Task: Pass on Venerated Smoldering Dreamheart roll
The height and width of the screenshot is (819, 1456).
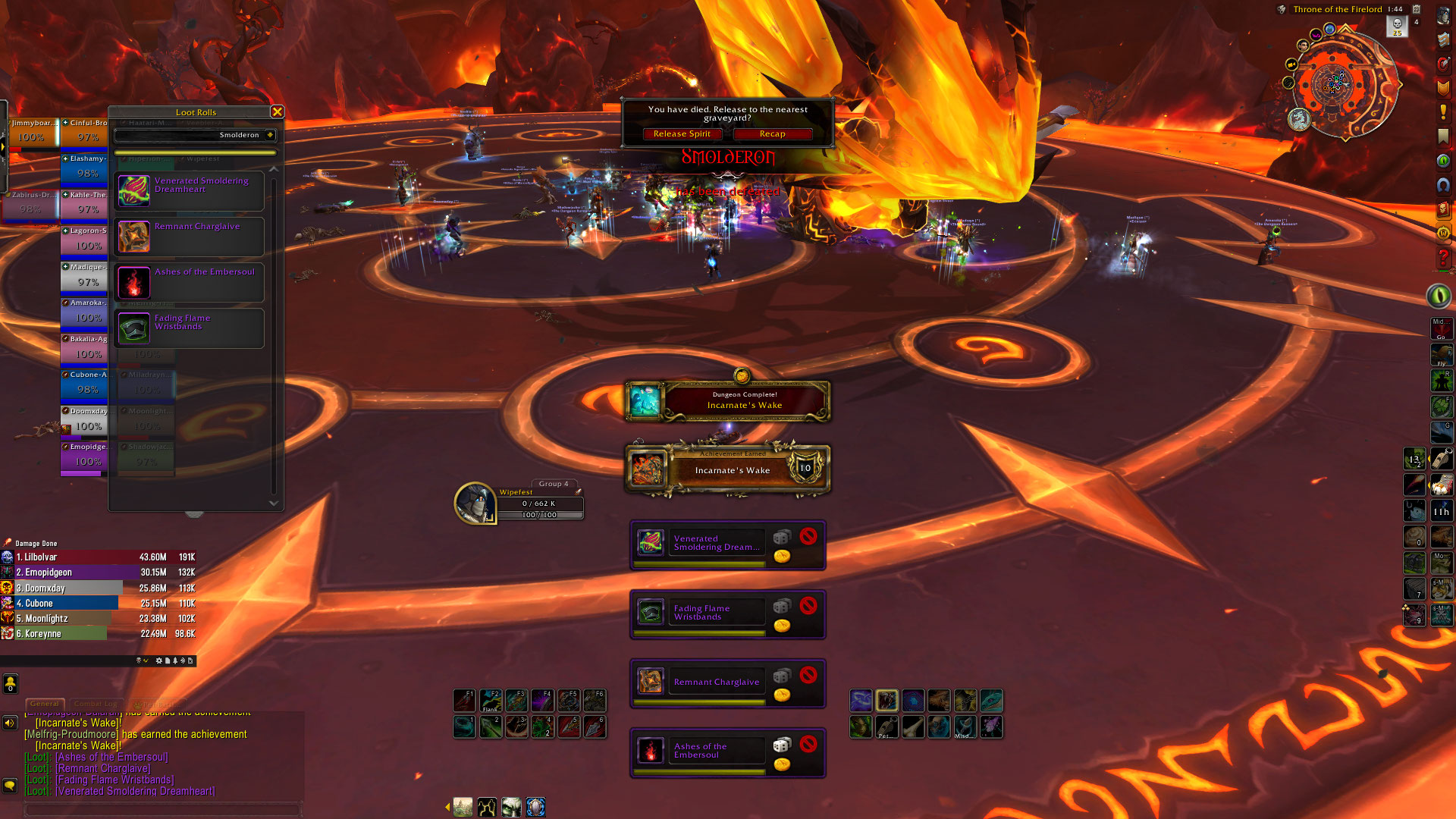Action: (808, 536)
